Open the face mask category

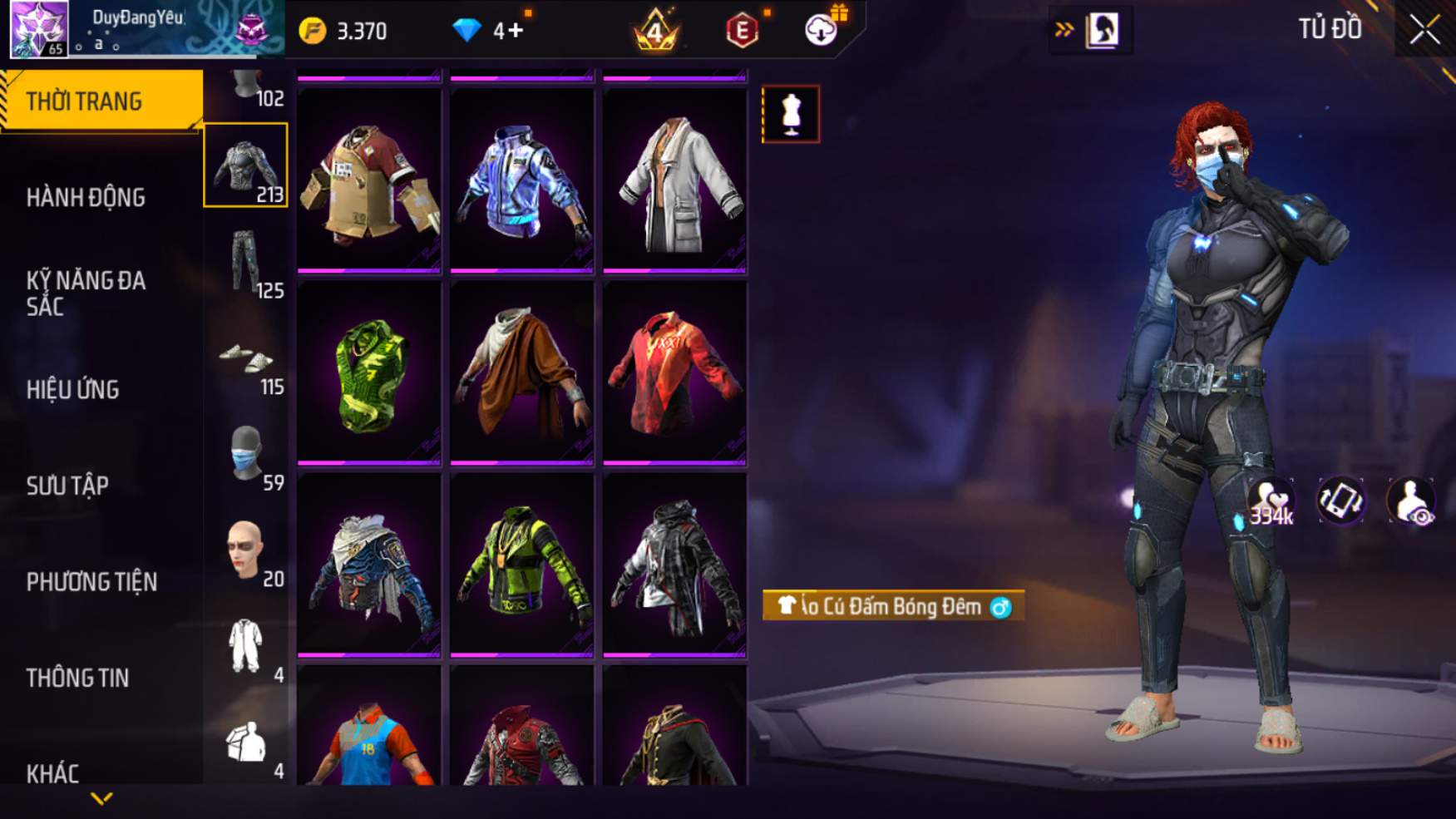[x=246, y=455]
